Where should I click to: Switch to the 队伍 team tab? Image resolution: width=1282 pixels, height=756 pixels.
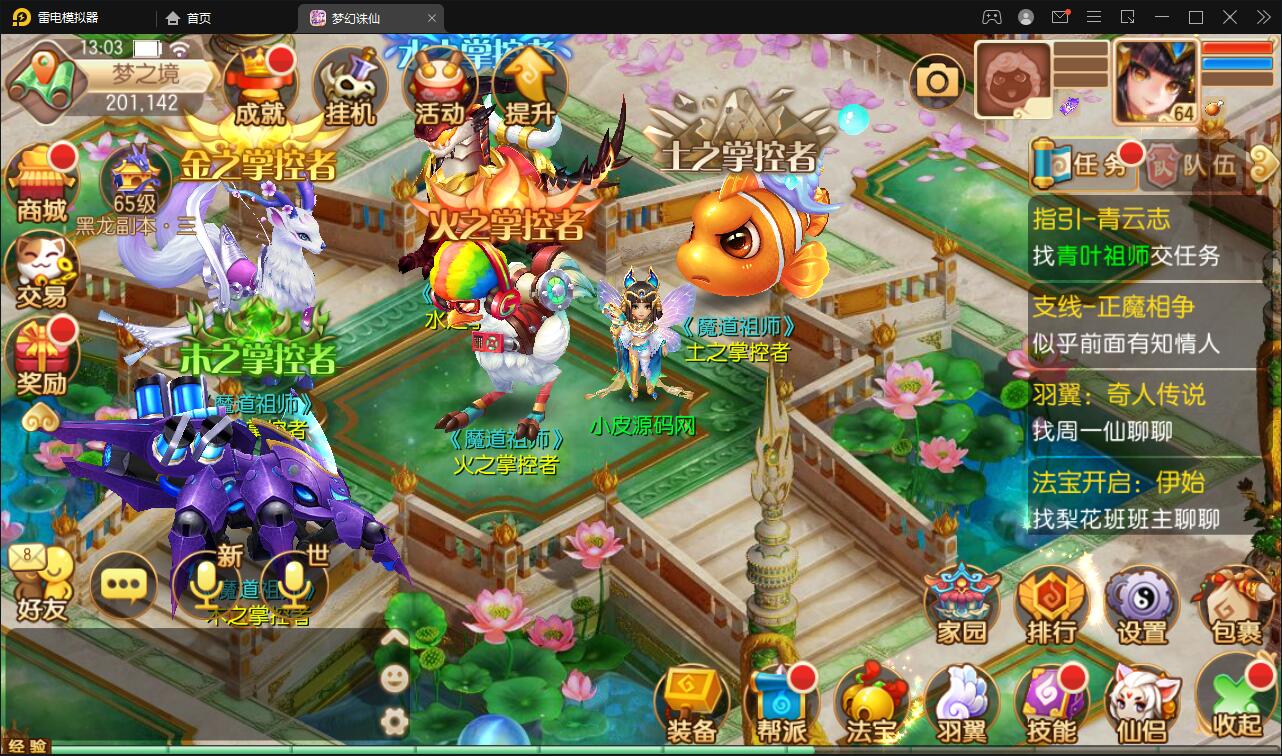point(1196,165)
